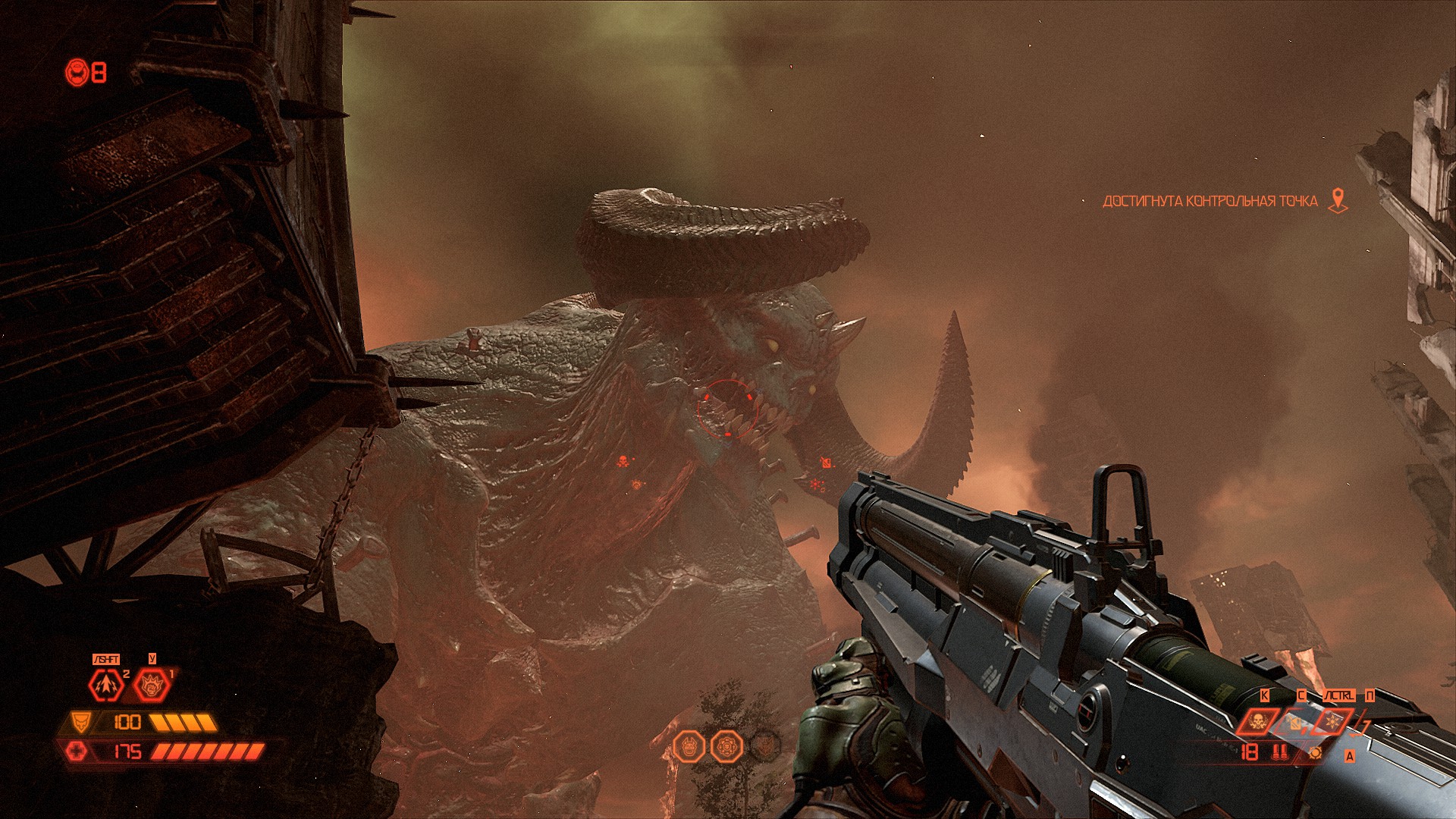This screenshot has width=1456, height=819.
Task: Select the Blood Punch fist icon
Action: pyautogui.click(x=151, y=686)
